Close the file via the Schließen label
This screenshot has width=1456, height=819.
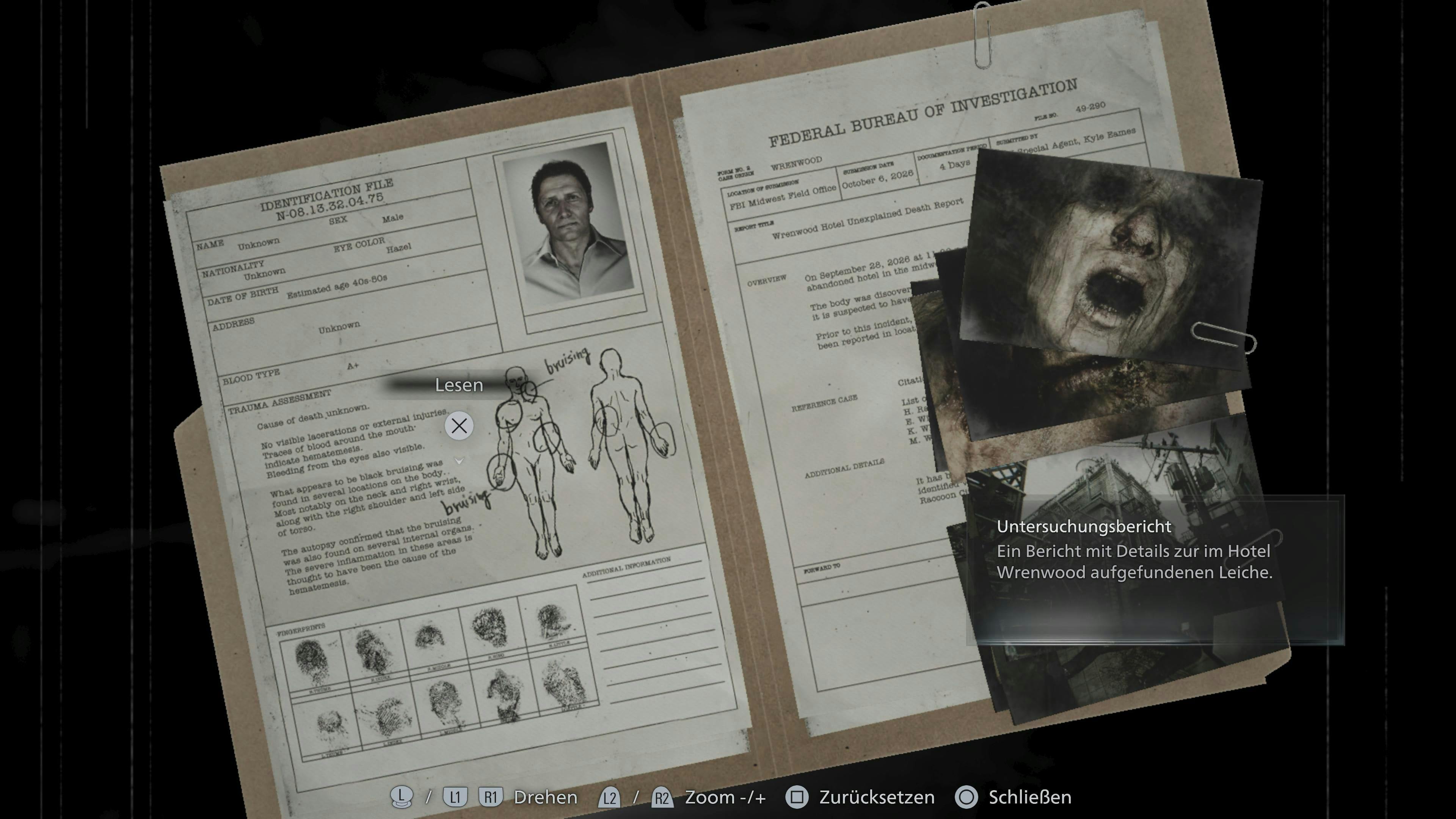click(1029, 797)
